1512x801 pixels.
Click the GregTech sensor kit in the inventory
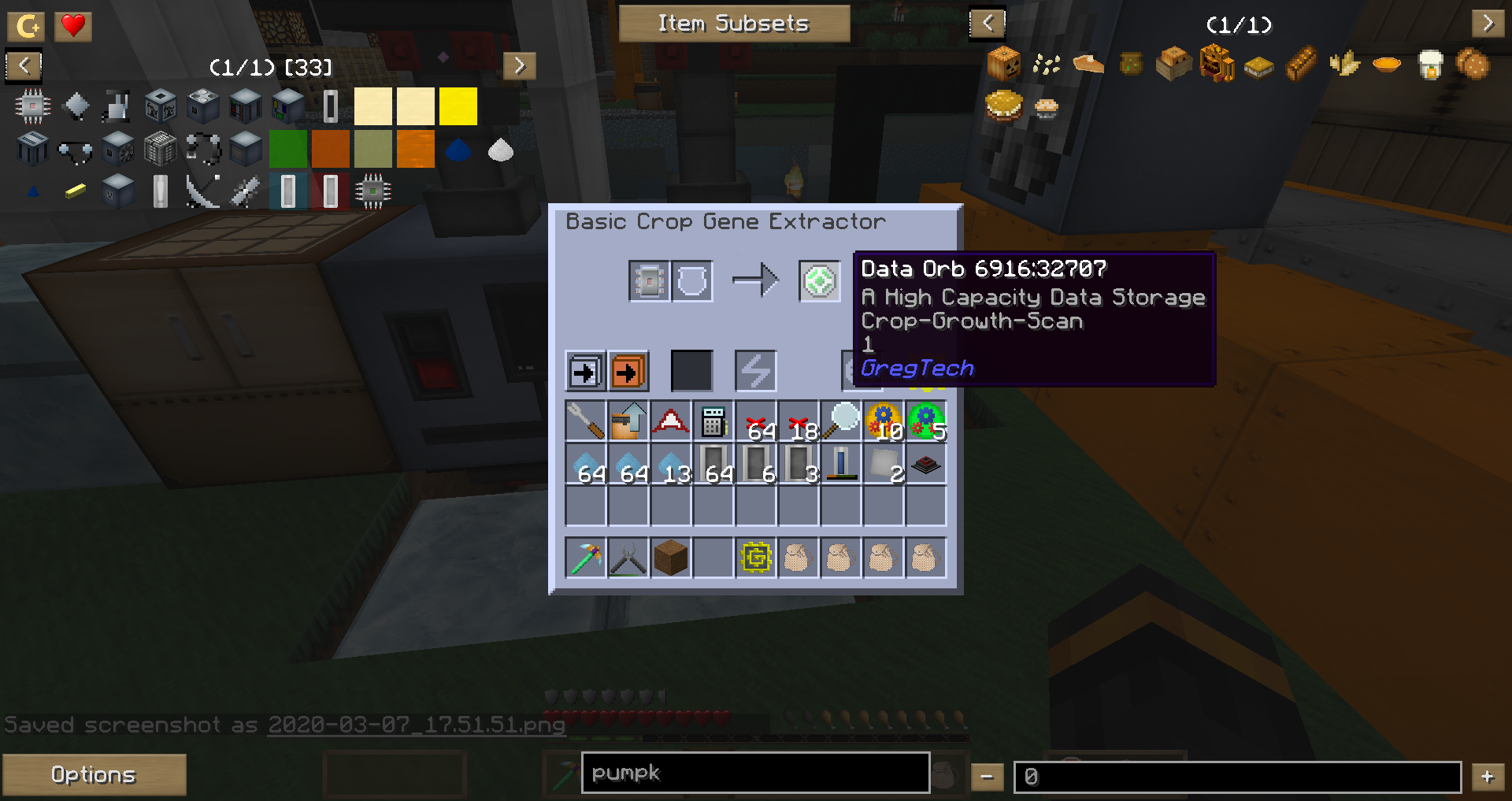[x=755, y=558]
